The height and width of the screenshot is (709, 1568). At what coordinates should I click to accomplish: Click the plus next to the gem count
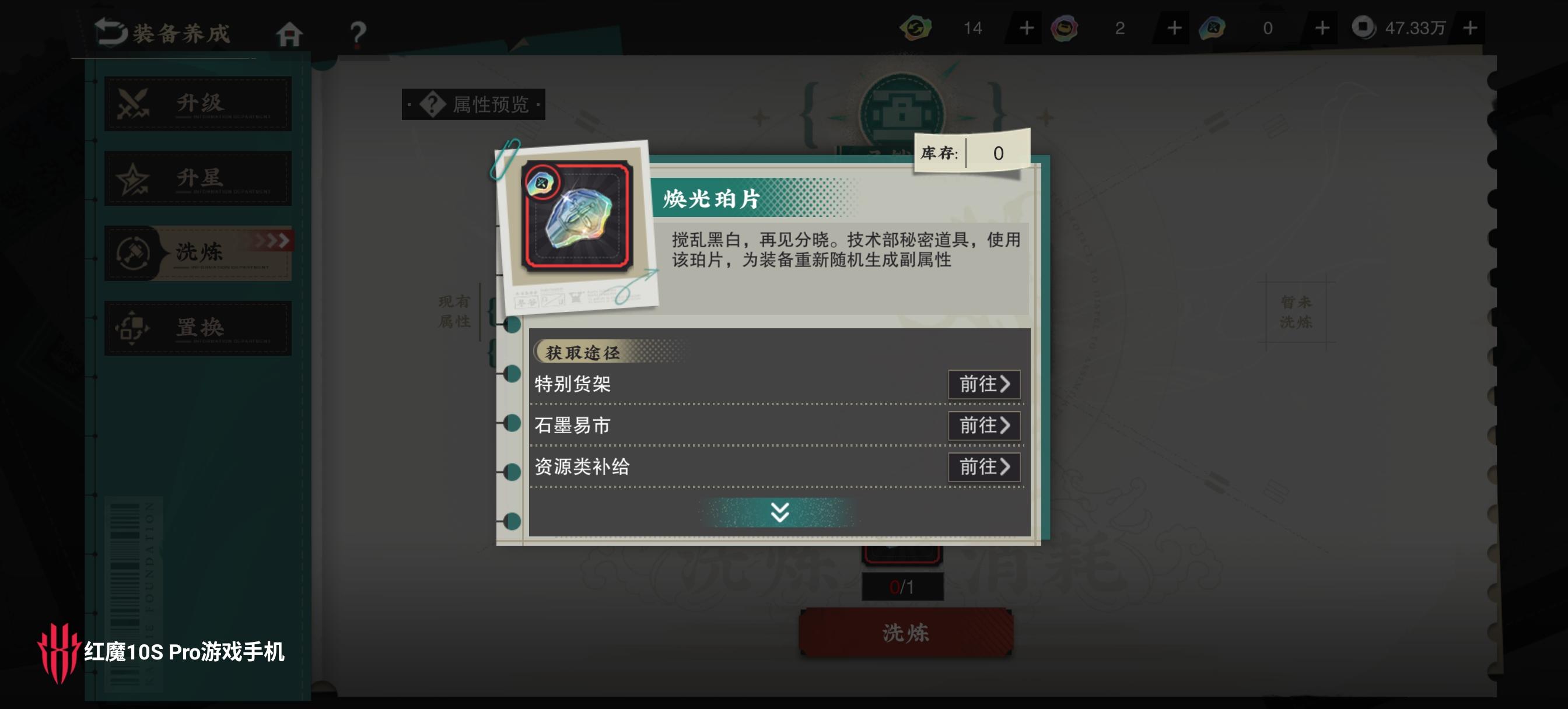pyautogui.click(x=1321, y=27)
